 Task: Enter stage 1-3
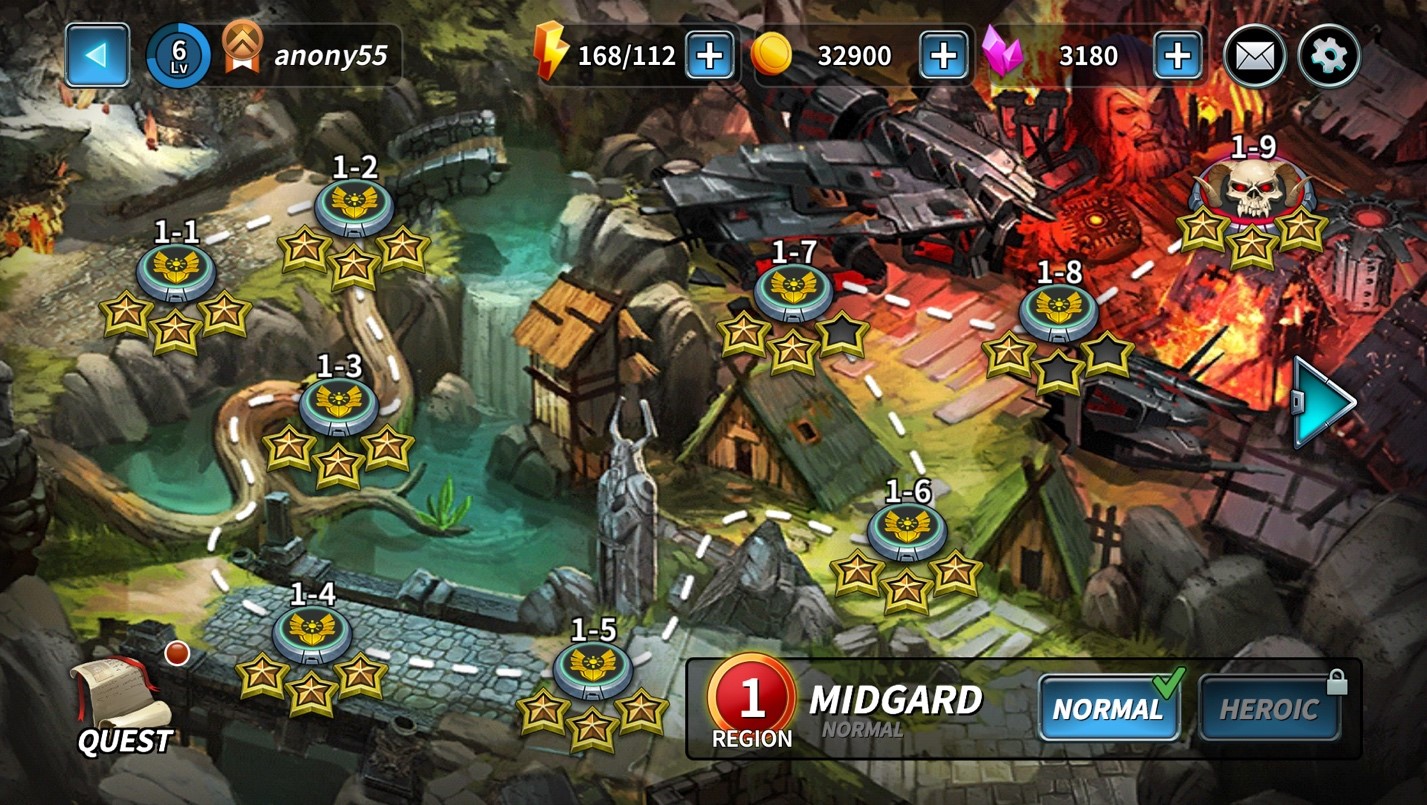[339, 405]
